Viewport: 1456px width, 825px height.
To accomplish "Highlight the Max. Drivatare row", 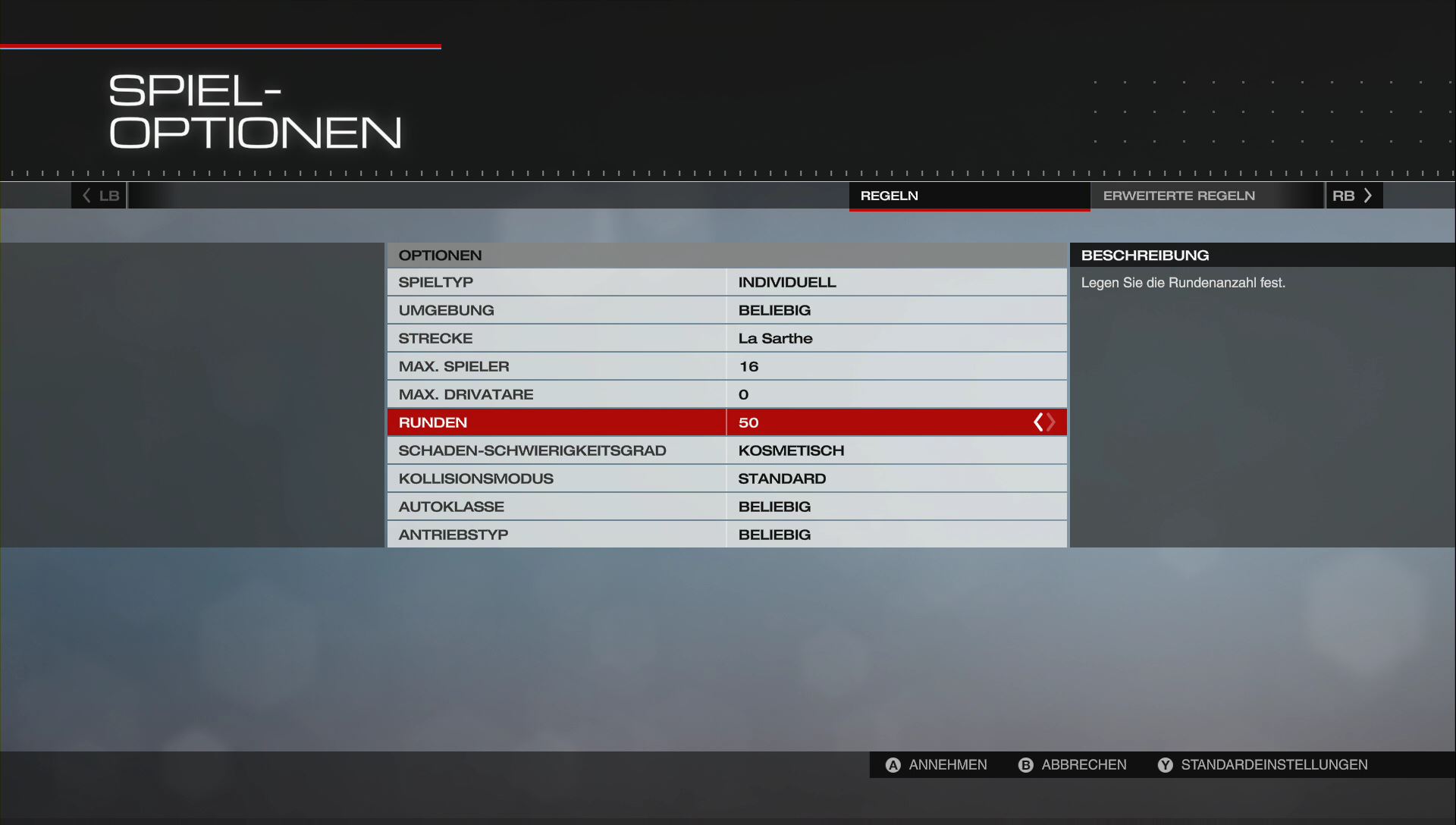I will (726, 394).
